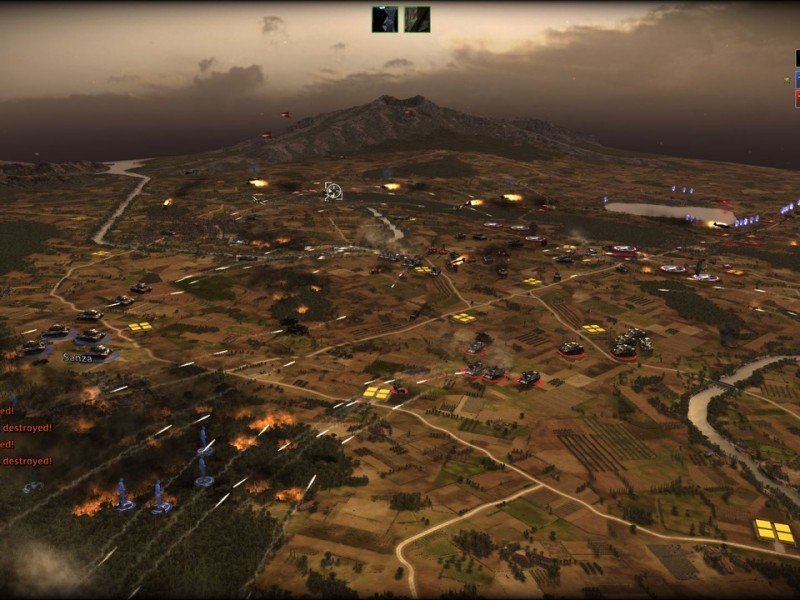Image resolution: width=800 pixels, height=600 pixels.
Task: Select the dark blue ruse card icon
Action: pos(385,19)
